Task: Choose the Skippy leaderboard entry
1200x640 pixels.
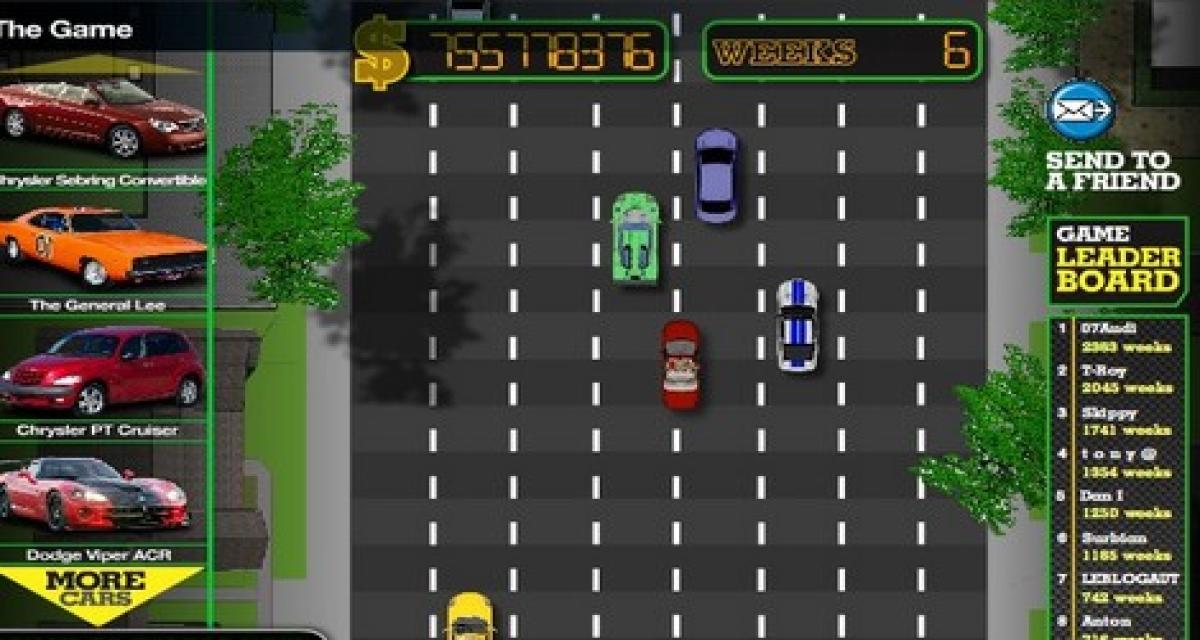Action: (x=1120, y=421)
